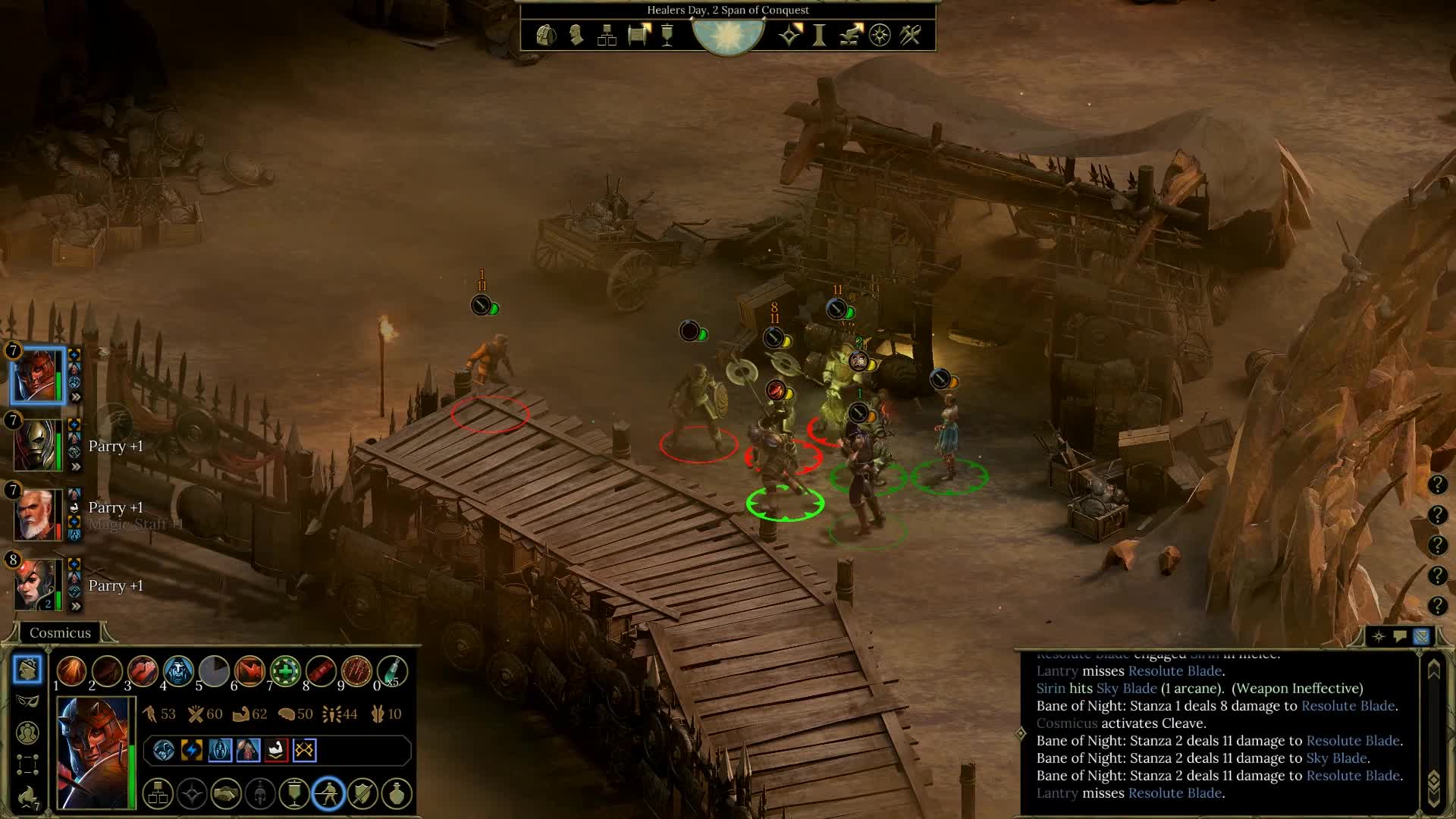Activate the triple claw slash ability
This screenshot has width=1456, height=819.
click(x=356, y=671)
